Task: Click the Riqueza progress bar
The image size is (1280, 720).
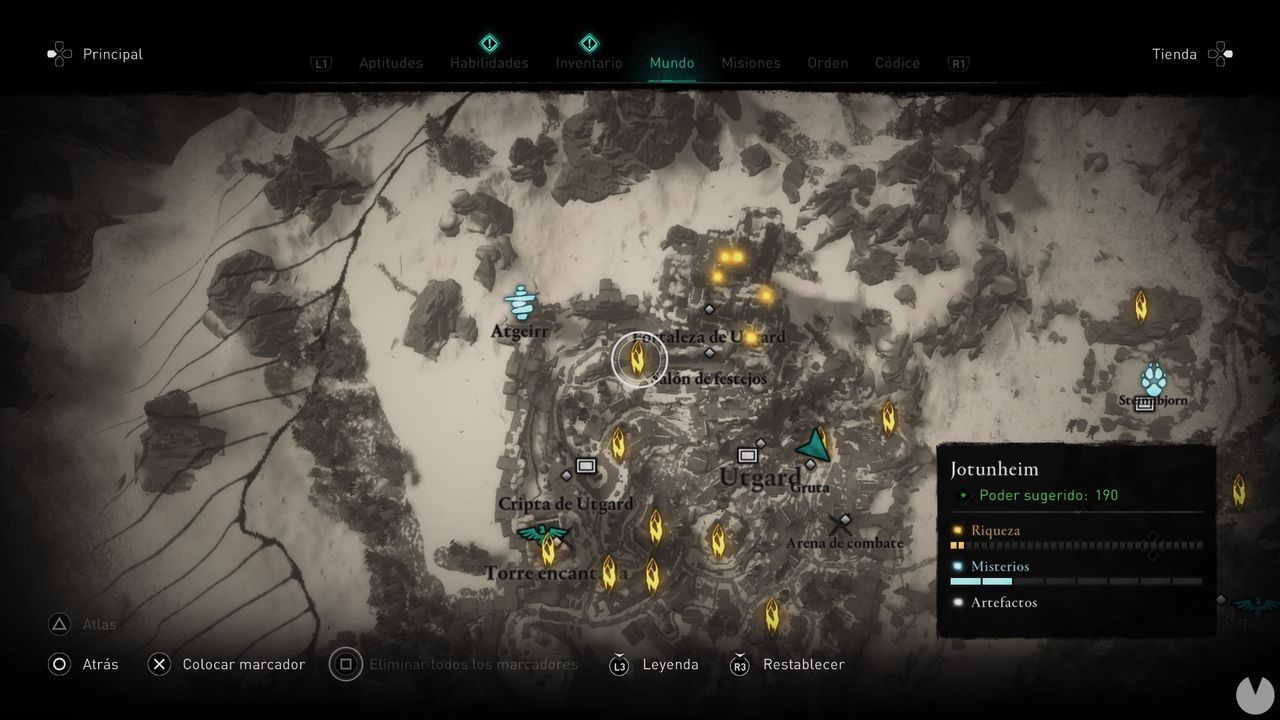Action: click(x=1077, y=544)
